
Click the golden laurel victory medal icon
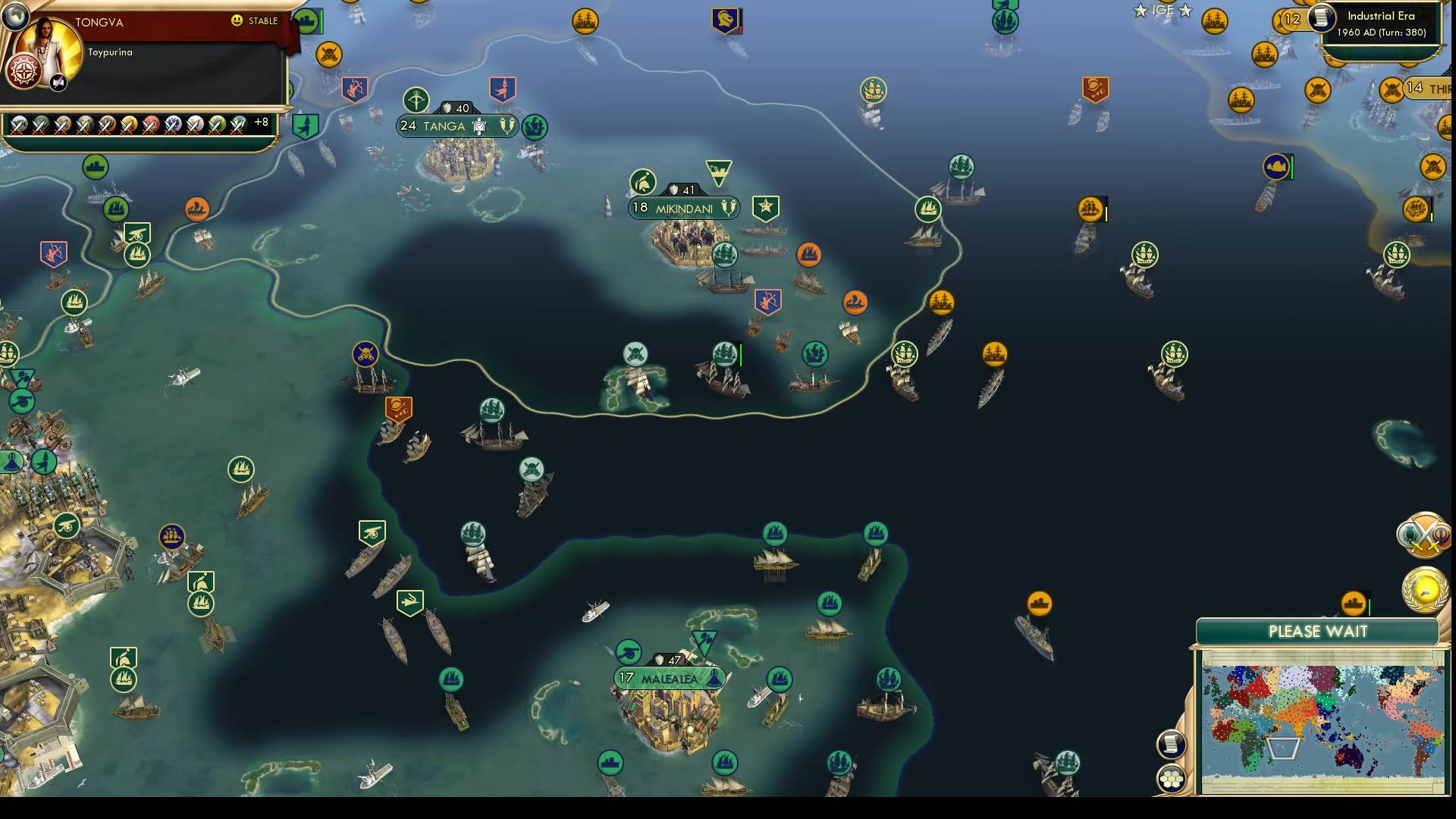pyautogui.click(x=1424, y=585)
